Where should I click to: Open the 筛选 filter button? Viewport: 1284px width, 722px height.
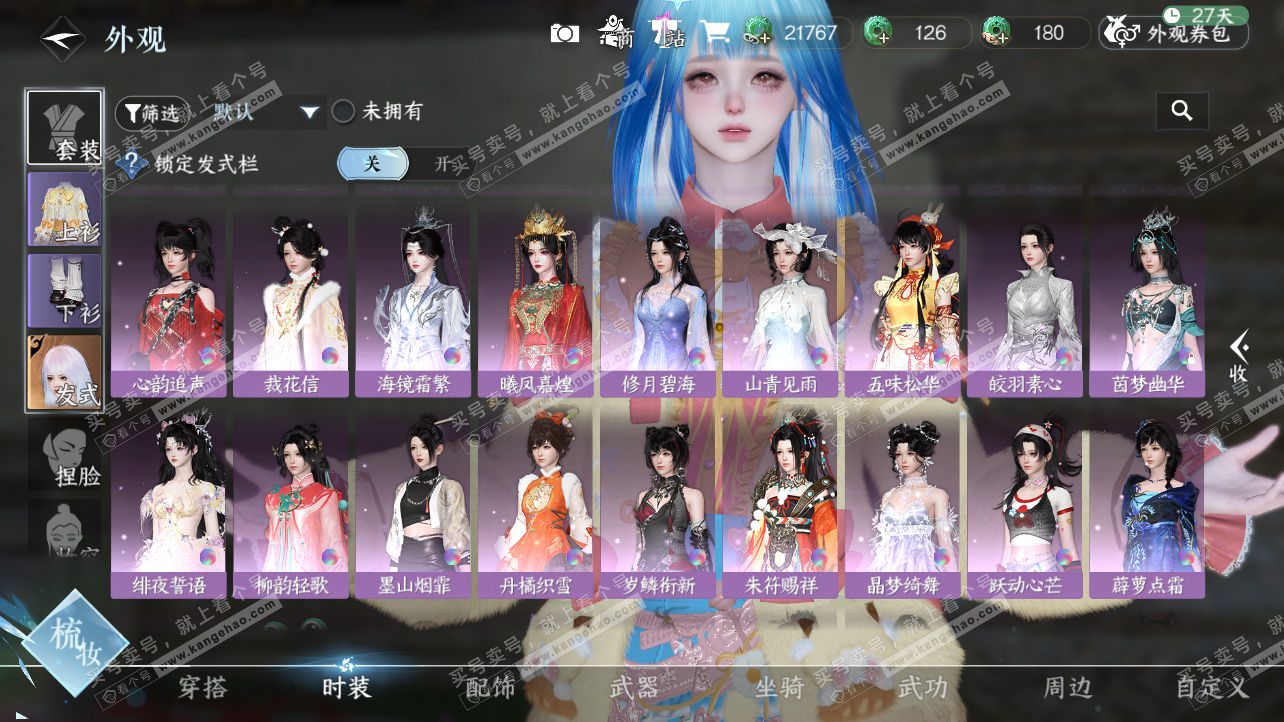(152, 113)
